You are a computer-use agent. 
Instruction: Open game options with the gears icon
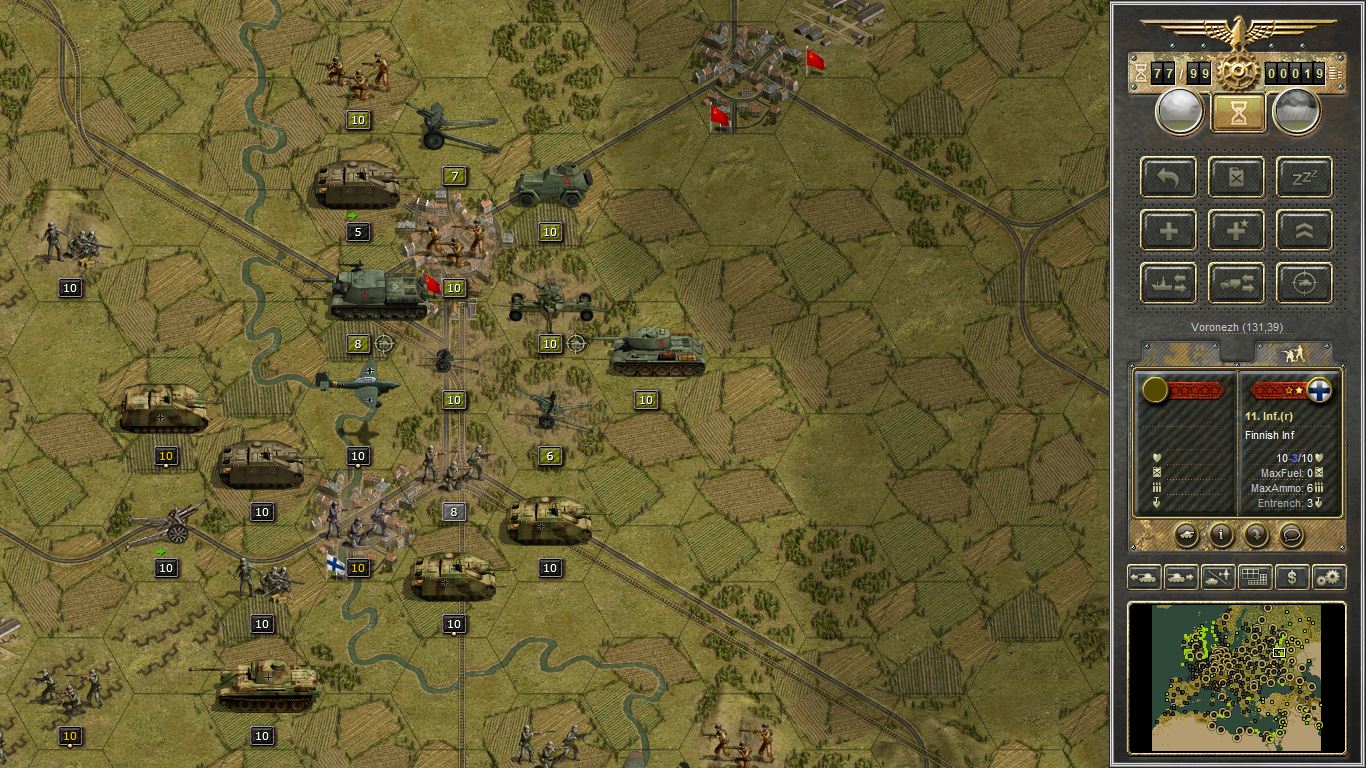pos(1331,577)
